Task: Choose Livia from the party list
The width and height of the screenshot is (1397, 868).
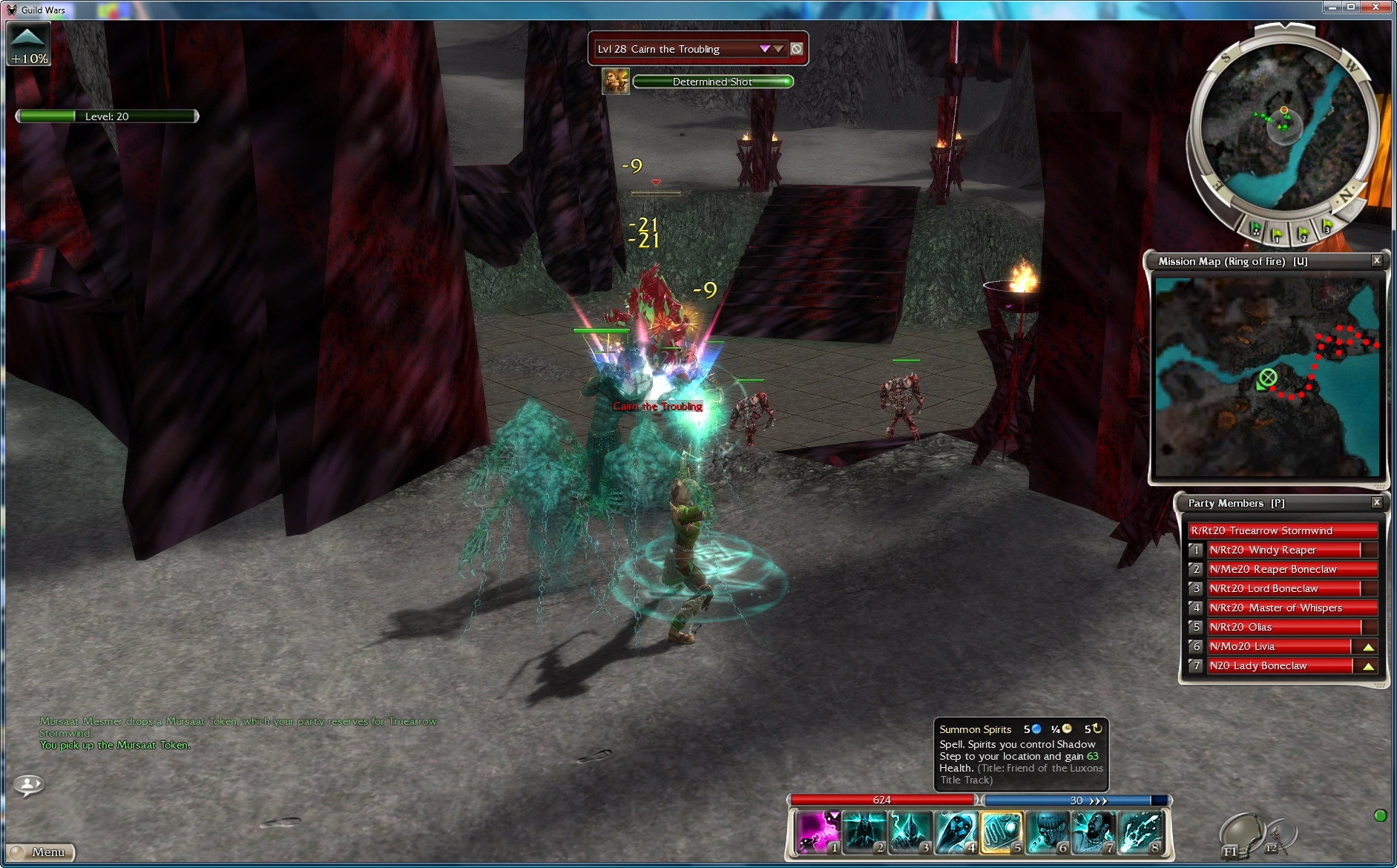Action: (1280, 646)
